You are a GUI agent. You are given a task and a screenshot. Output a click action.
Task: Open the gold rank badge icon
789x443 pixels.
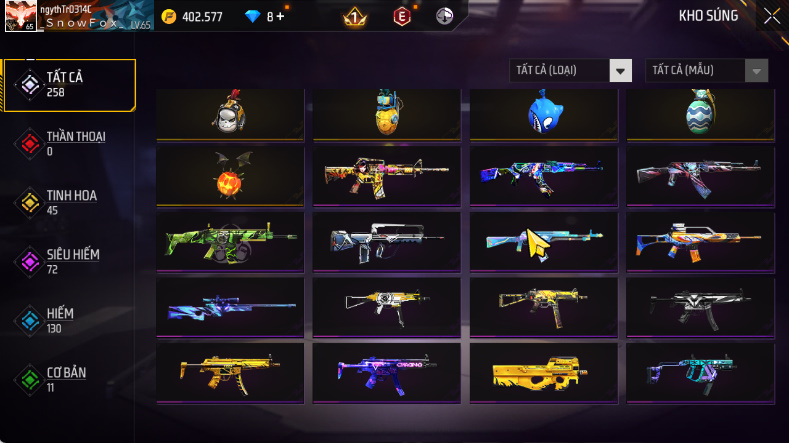[355, 16]
